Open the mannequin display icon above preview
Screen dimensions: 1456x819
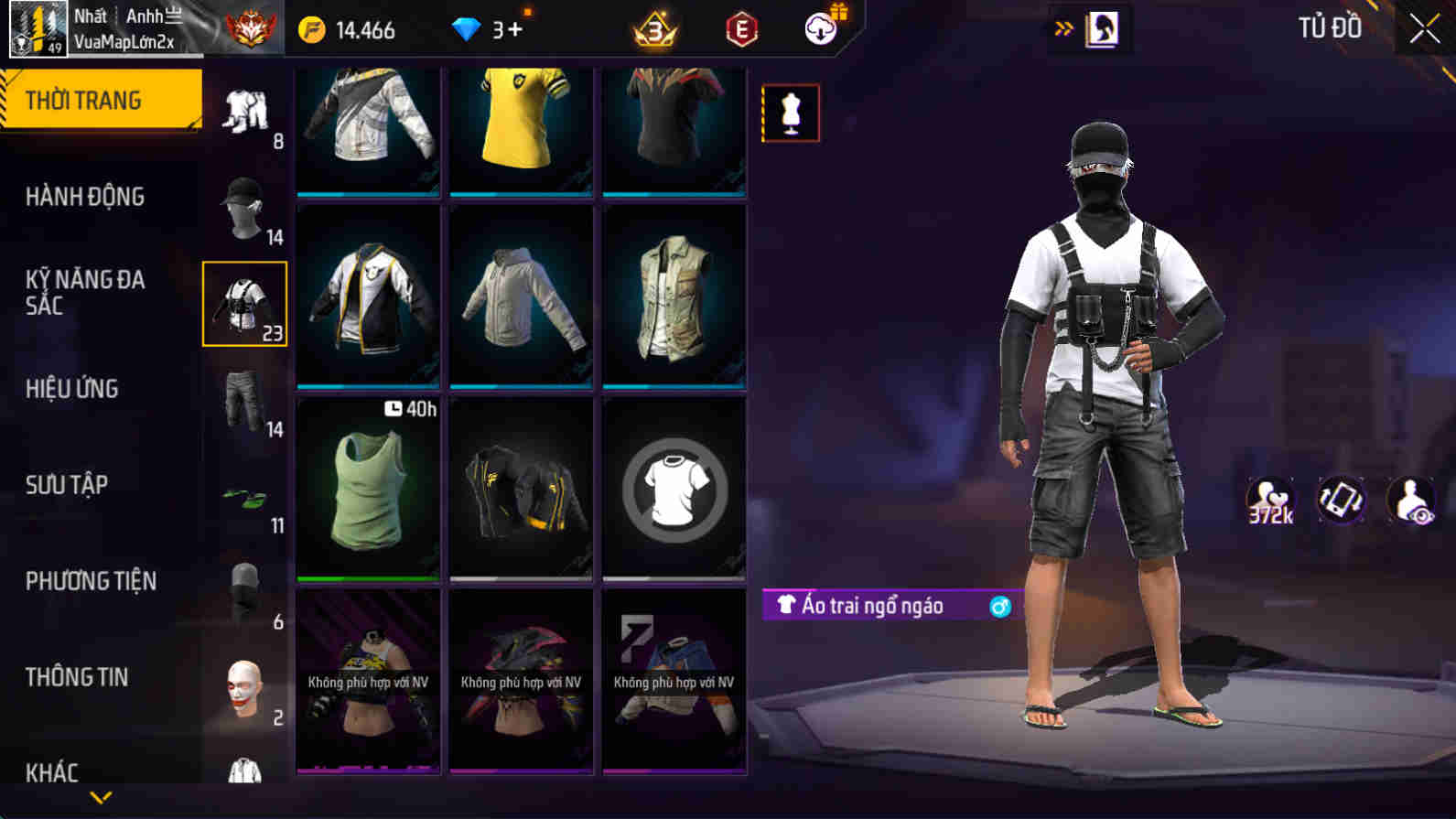tap(791, 113)
